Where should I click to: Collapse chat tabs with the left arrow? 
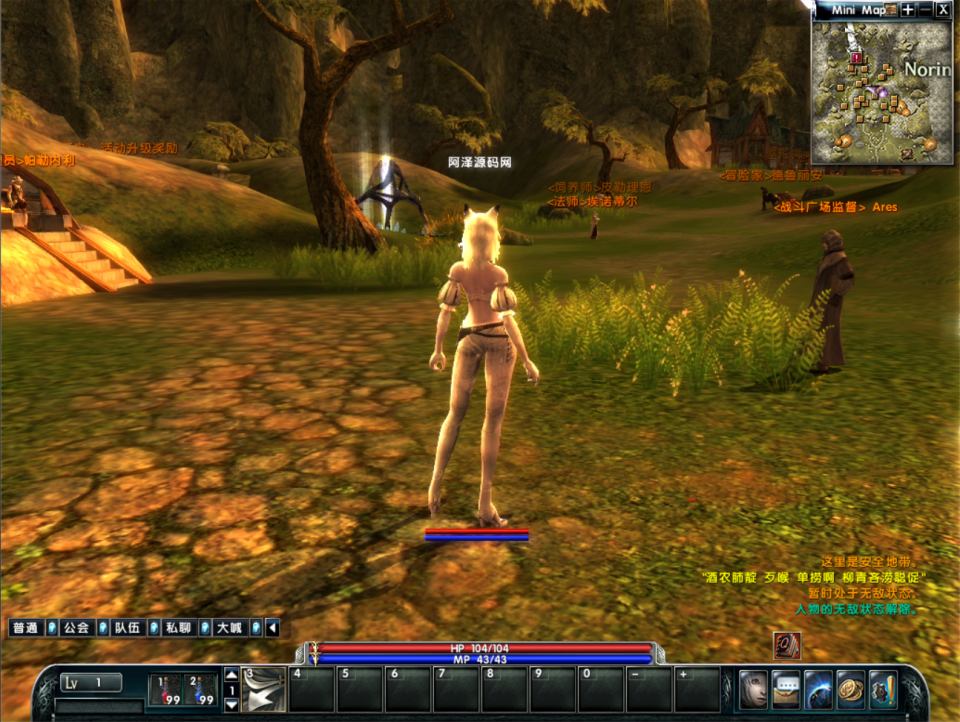pos(272,628)
